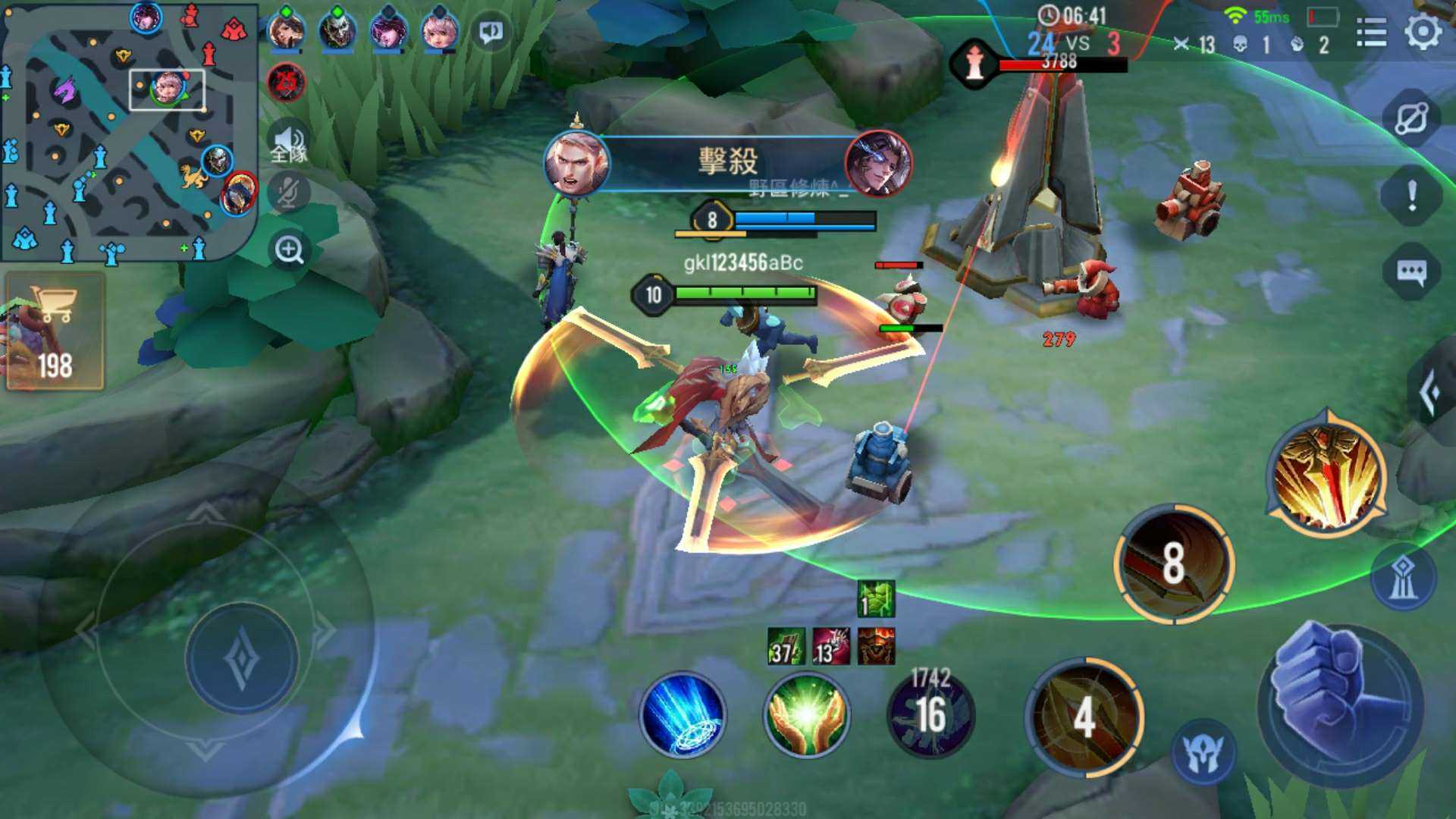Activate the skill with 4-second cooldown
The image size is (1456, 819).
coord(1084,717)
